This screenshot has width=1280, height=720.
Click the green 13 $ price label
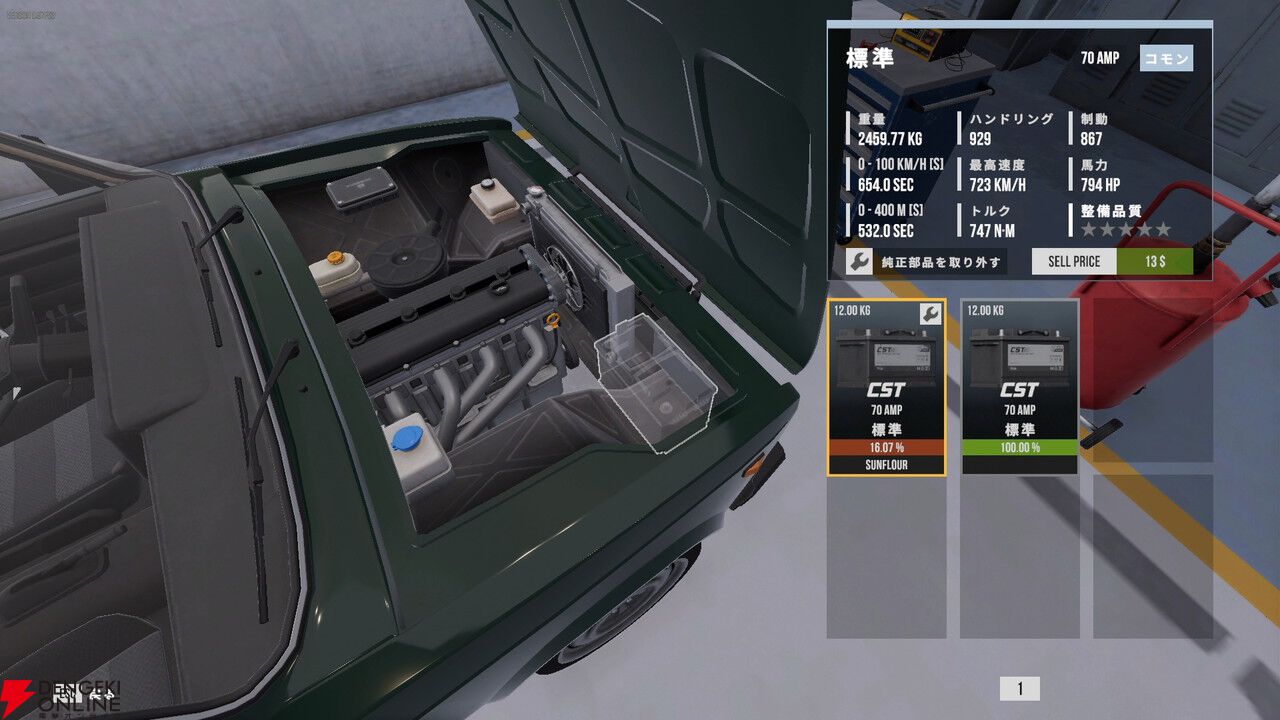[1157, 261]
